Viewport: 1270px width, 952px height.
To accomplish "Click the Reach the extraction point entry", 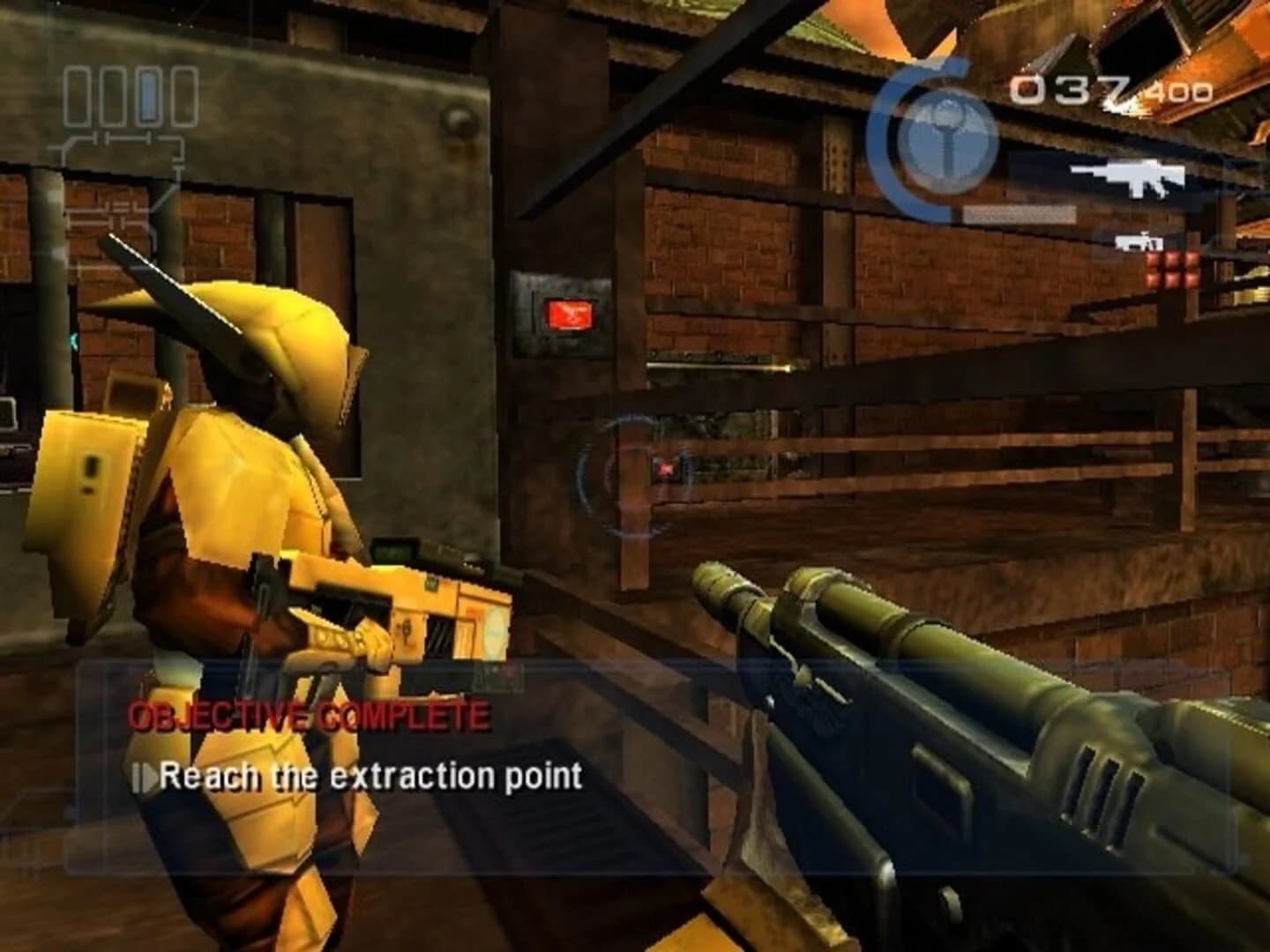I will point(370,777).
